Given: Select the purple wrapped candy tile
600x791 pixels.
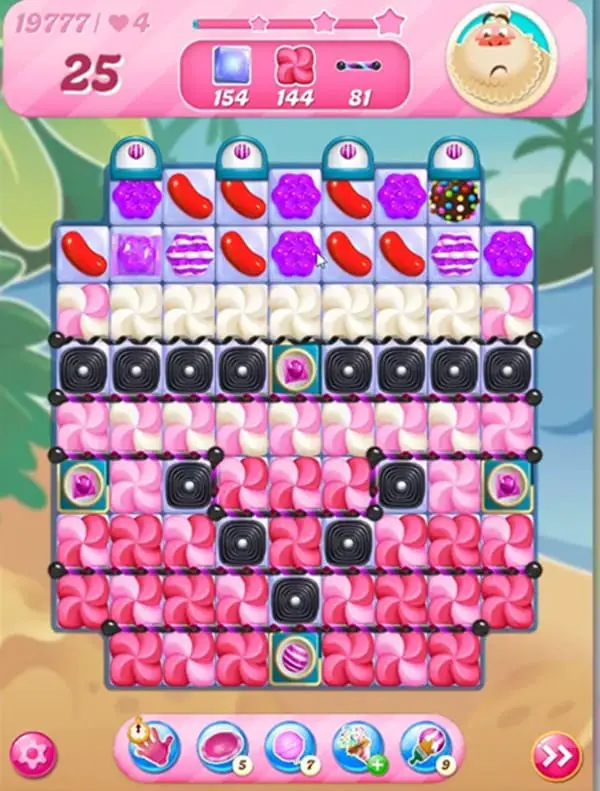Looking at the screenshot, I should (x=135, y=251).
